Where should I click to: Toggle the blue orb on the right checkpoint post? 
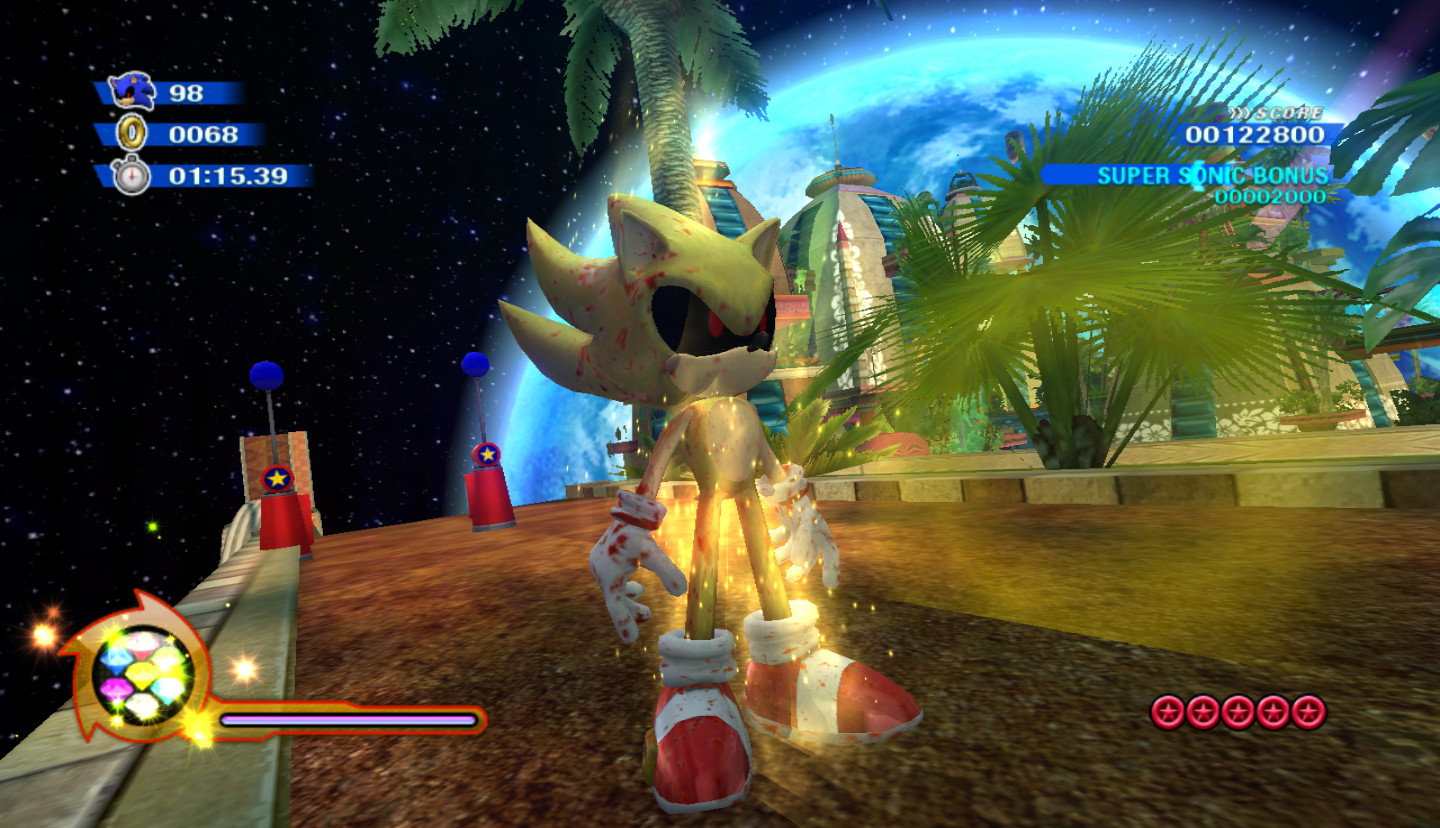474,363
